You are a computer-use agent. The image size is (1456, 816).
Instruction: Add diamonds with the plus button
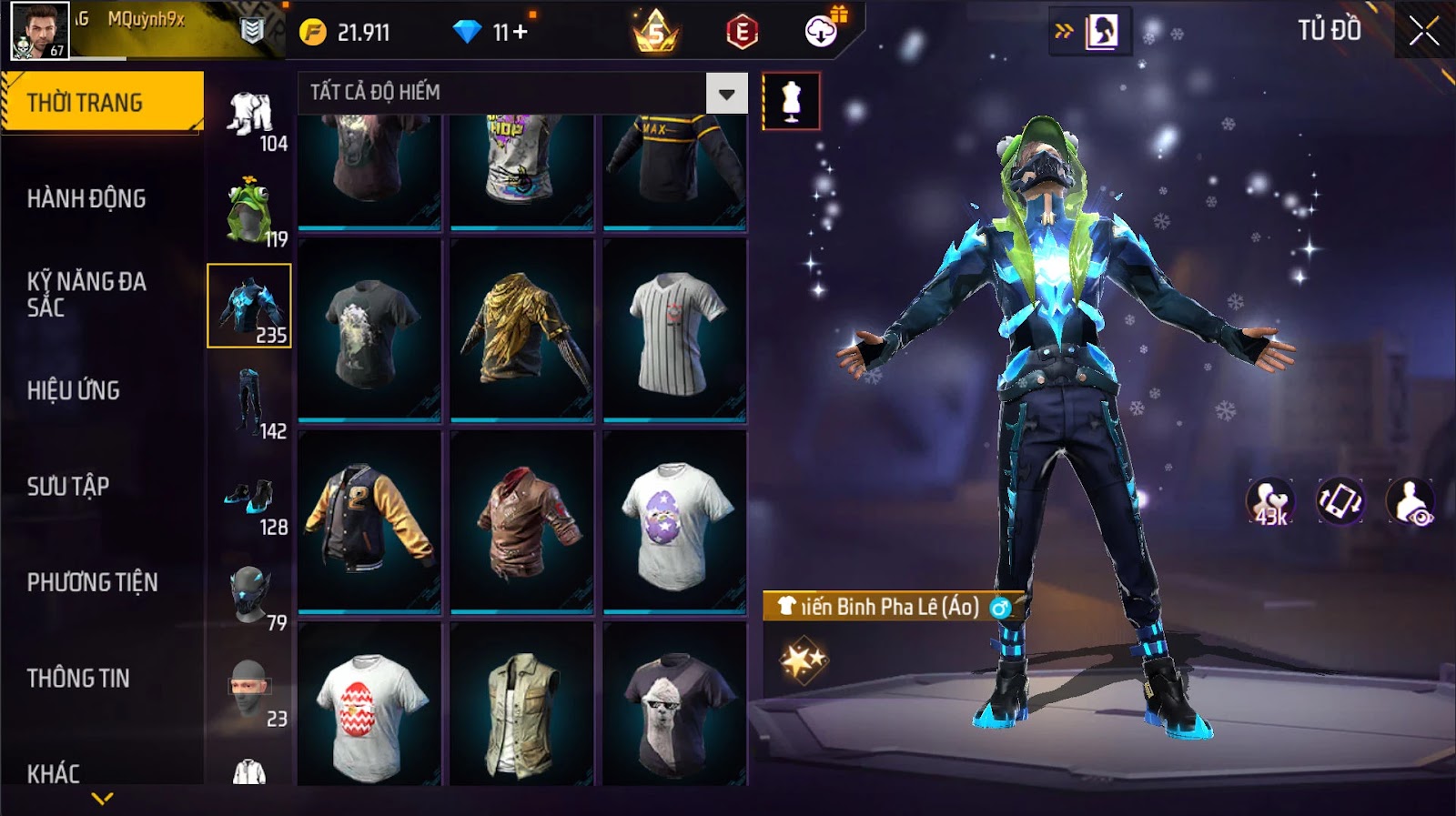pyautogui.click(x=521, y=33)
